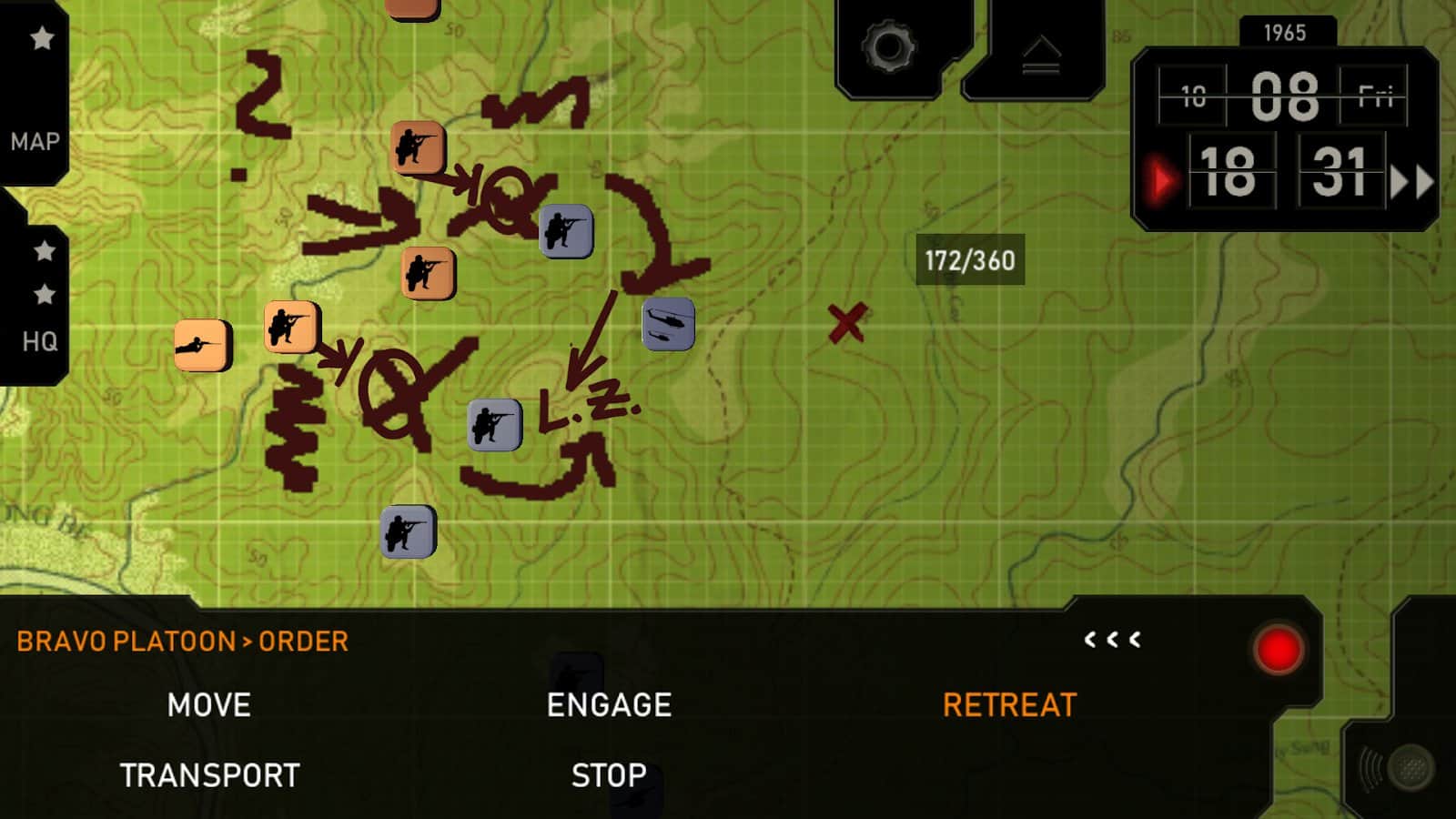Image resolution: width=1456 pixels, height=819 pixels.
Task: Activate the fast-forward time arrows
Action: pos(1411,181)
